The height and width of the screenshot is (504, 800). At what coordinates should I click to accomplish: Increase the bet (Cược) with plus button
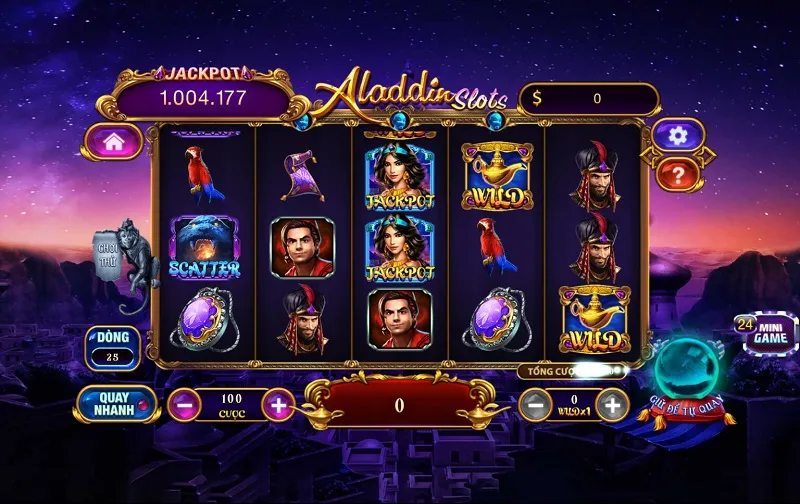[278, 405]
